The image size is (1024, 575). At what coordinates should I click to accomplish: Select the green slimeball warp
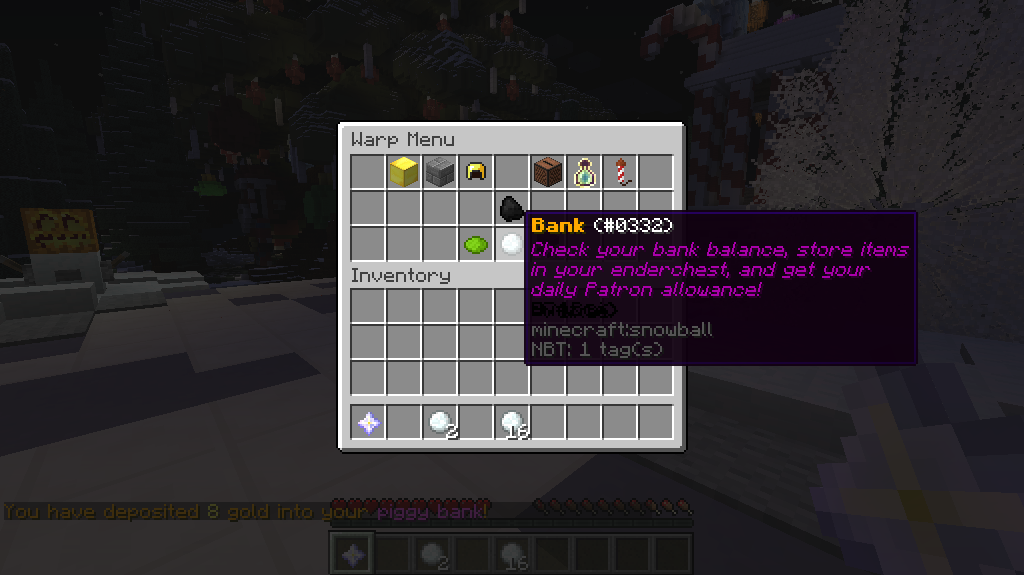[475, 244]
